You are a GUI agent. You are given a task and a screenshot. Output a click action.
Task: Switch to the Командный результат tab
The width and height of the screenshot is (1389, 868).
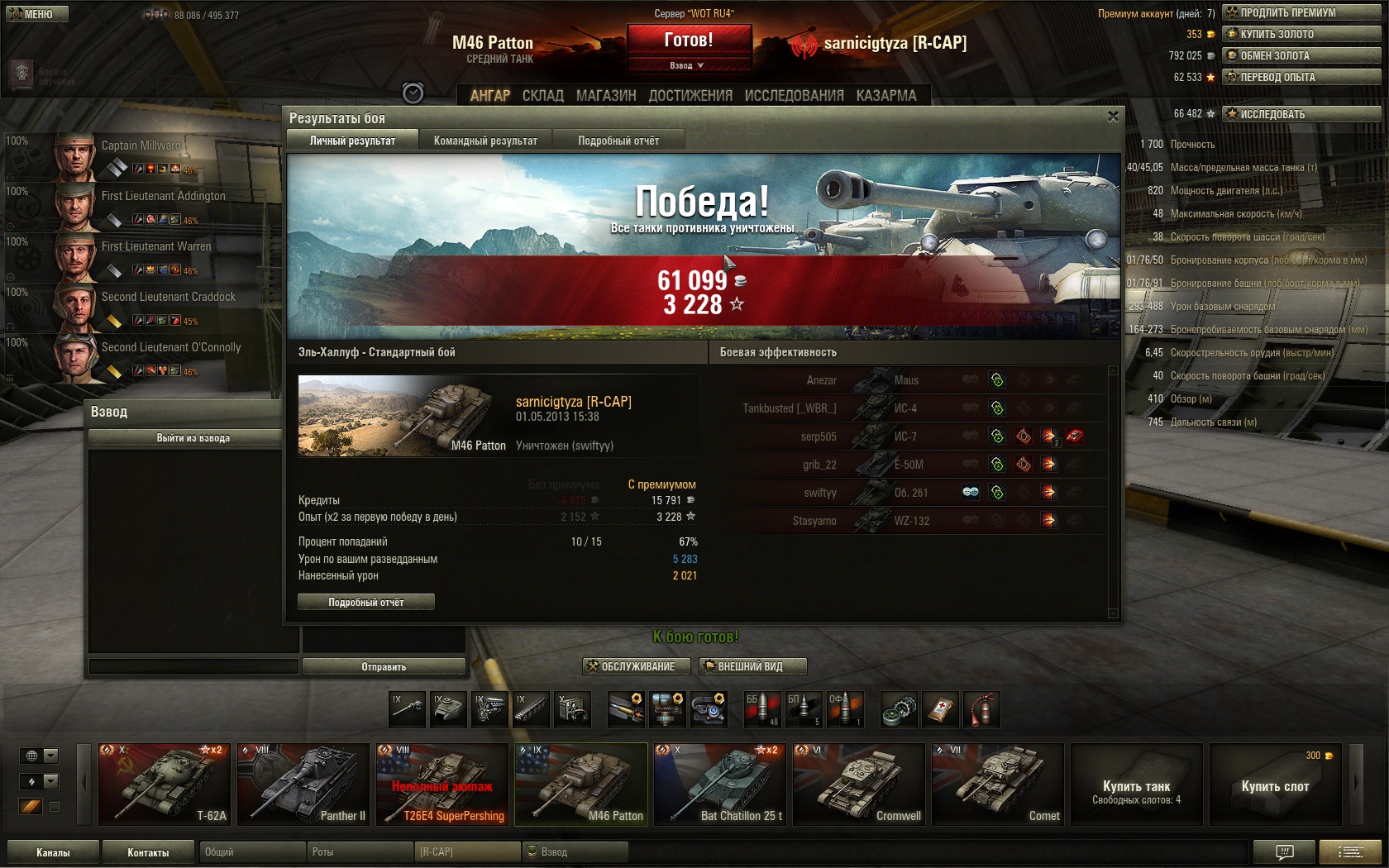485,141
